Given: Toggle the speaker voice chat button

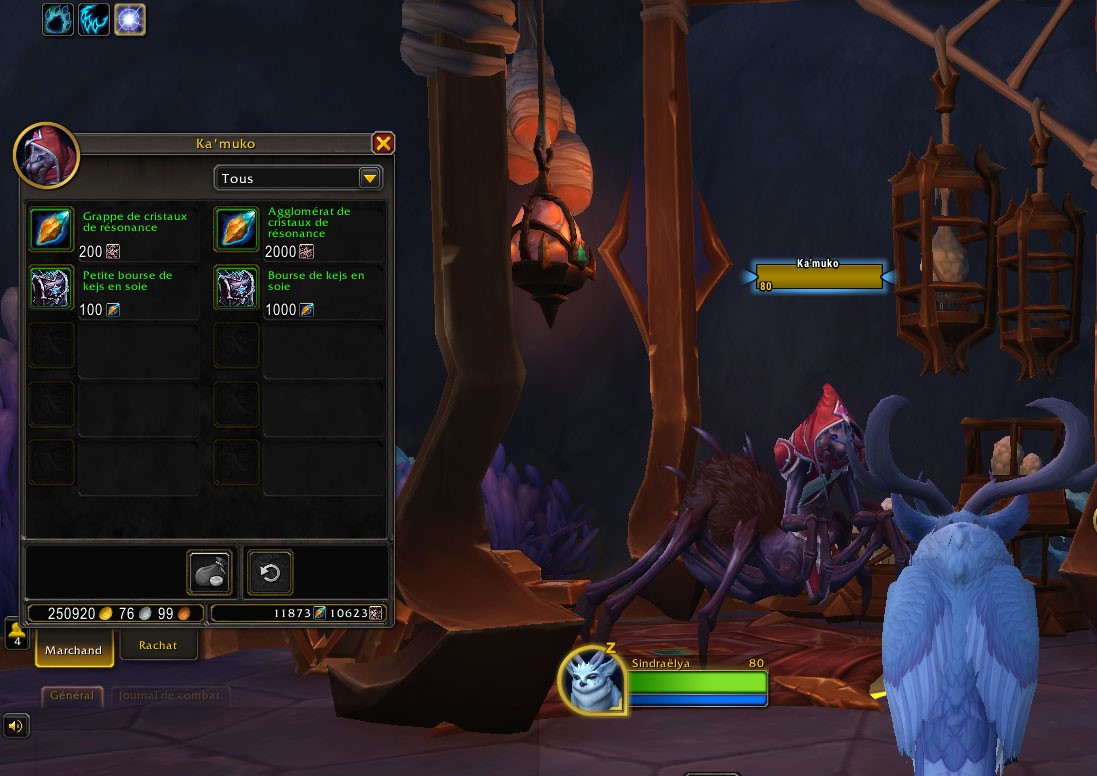Looking at the screenshot, I should pyautogui.click(x=15, y=725).
